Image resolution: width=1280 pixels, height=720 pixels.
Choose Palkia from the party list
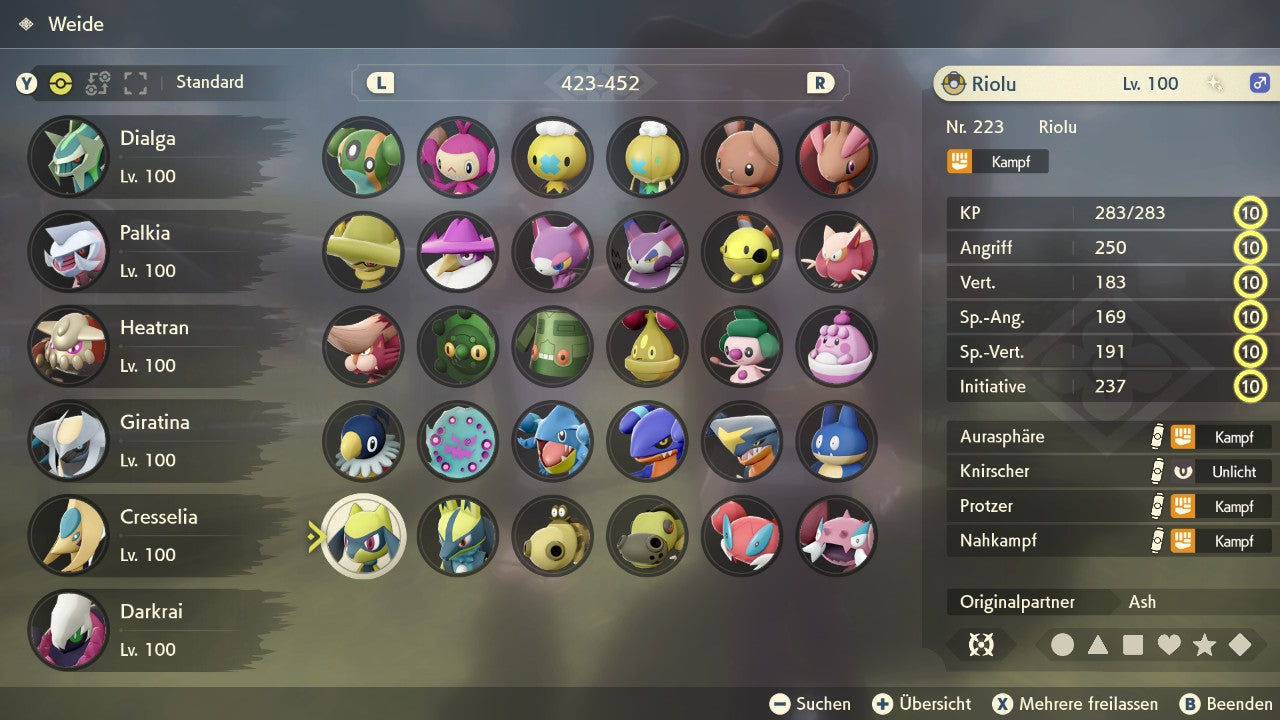(150, 251)
